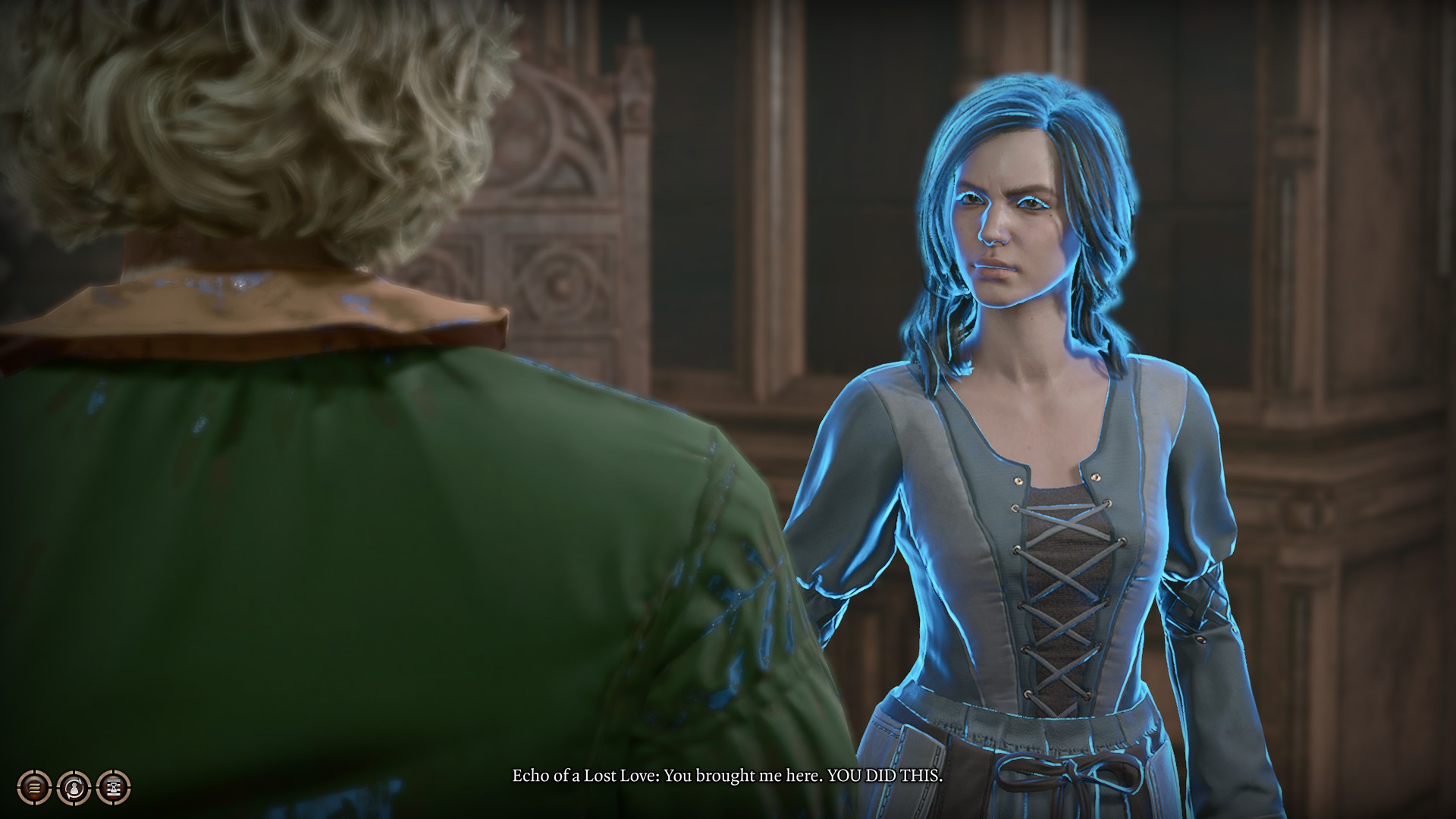This screenshot has width=1456, height=819.
Task: Open the stacked-lines menu button
Action: click(x=34, y=788)
